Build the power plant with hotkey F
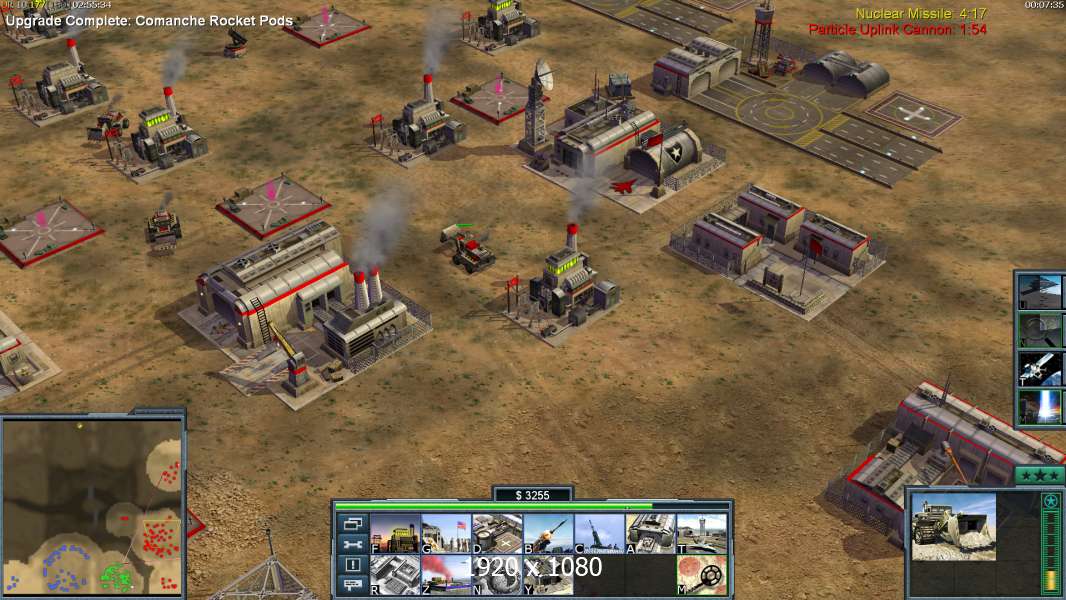 click(395, 534)
